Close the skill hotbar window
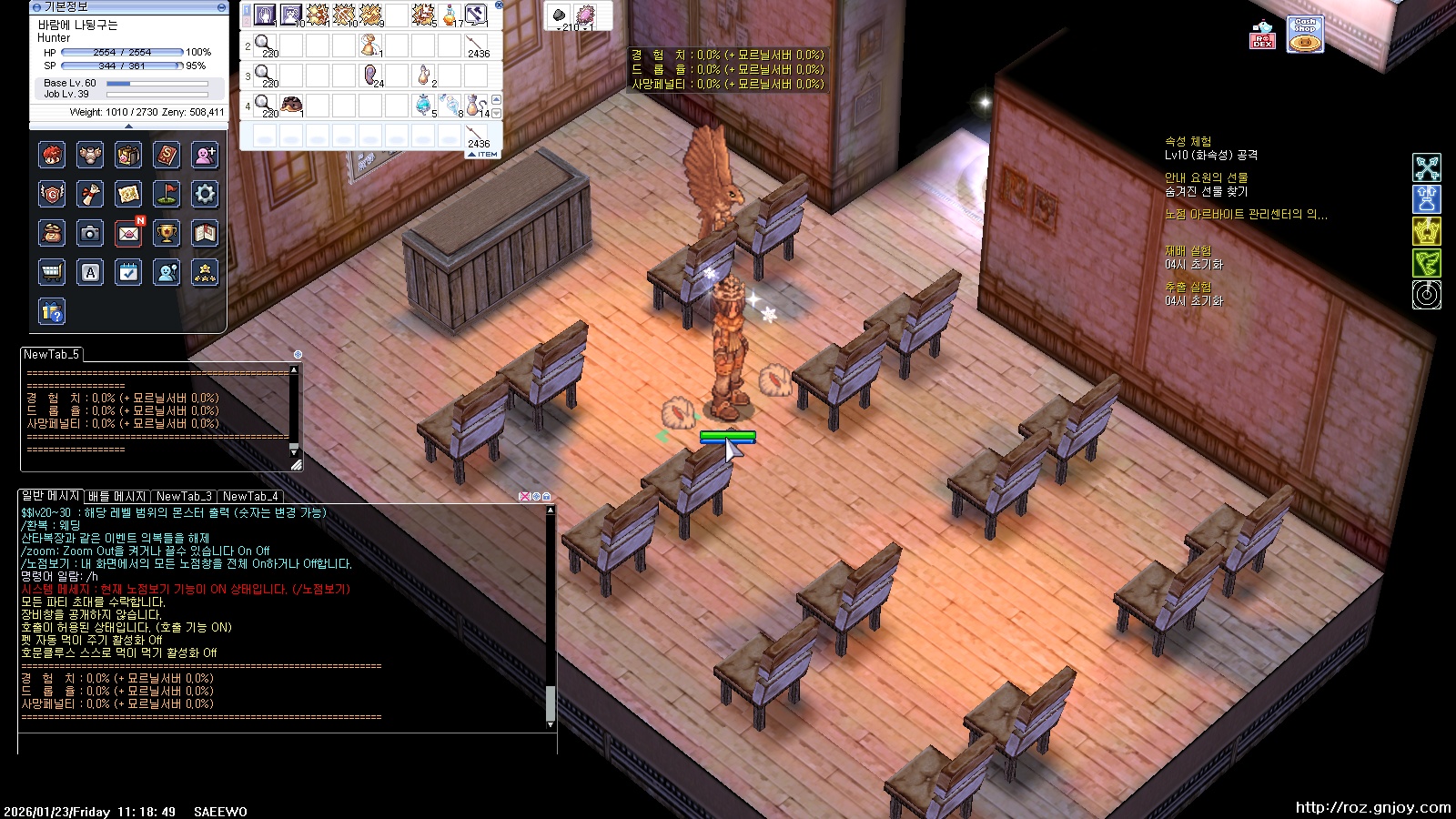This screenshot has height=819, width=1456. (x=499, y=5)
